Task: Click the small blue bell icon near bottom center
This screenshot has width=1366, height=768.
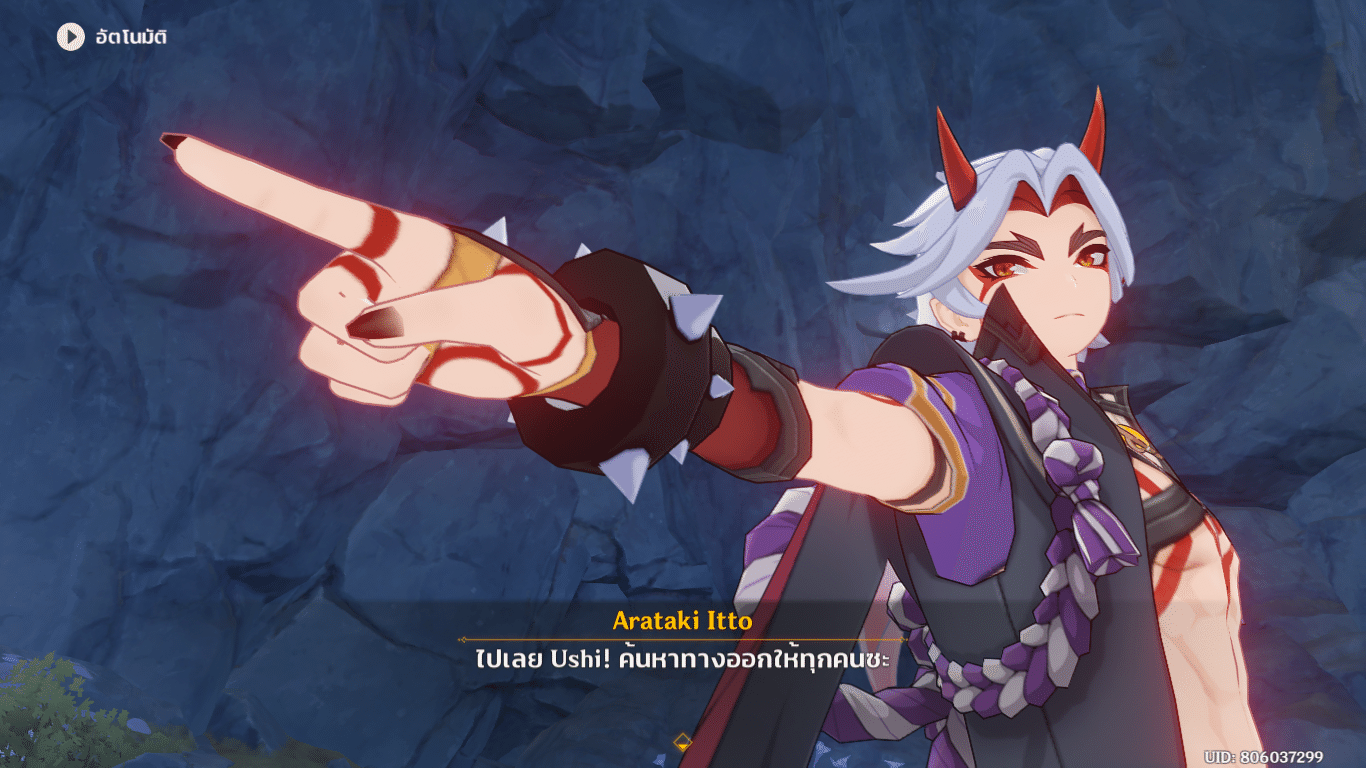Action: tap(659, 759)
